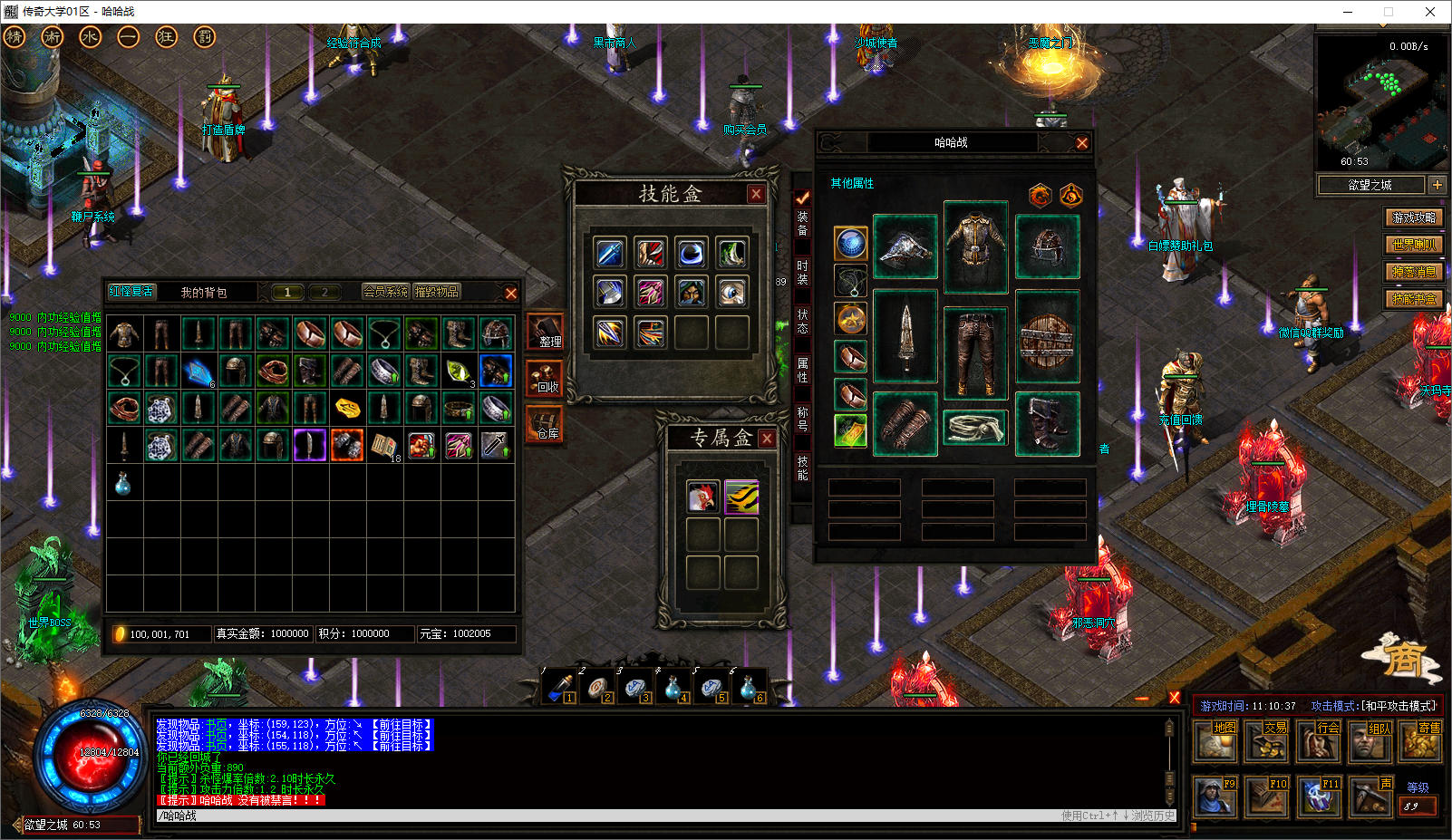Image resolution: width=1452 pixels, height=840 pixels.
Task: Open the 技能书盒 skill book box
Action: (x=1414, y=299)
